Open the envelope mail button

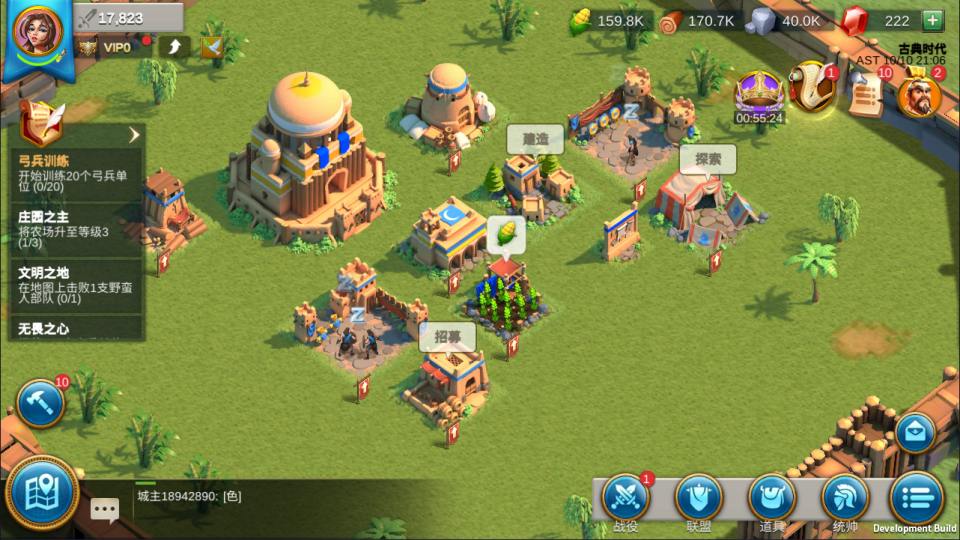pyautogui.click(x=915, y=434)
